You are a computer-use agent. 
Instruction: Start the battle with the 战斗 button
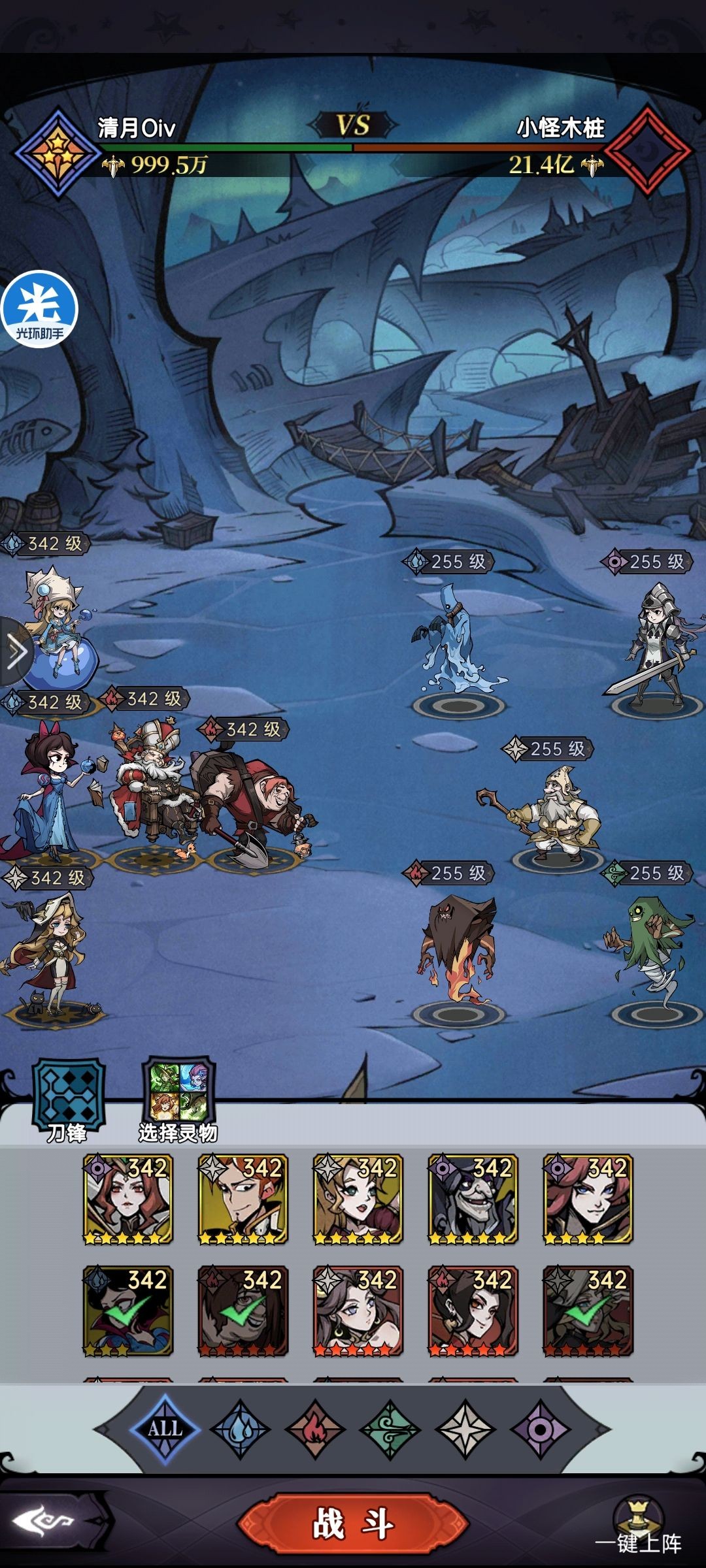click(x=353, y=1524)
